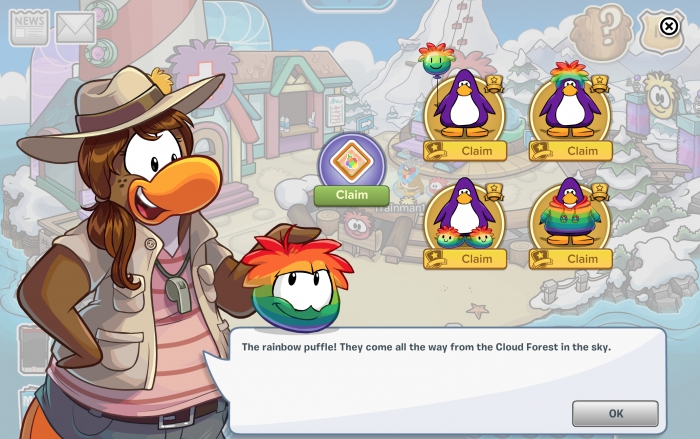Claim the rainbow puffle hat item
The image size is (700, 439).
(x=582, y=151)
